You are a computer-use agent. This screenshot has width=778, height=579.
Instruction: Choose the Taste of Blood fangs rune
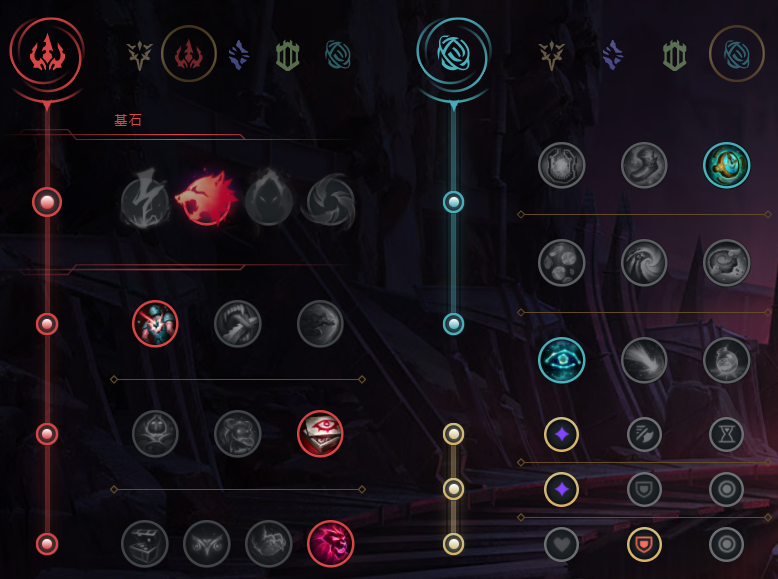coord(238,324)
